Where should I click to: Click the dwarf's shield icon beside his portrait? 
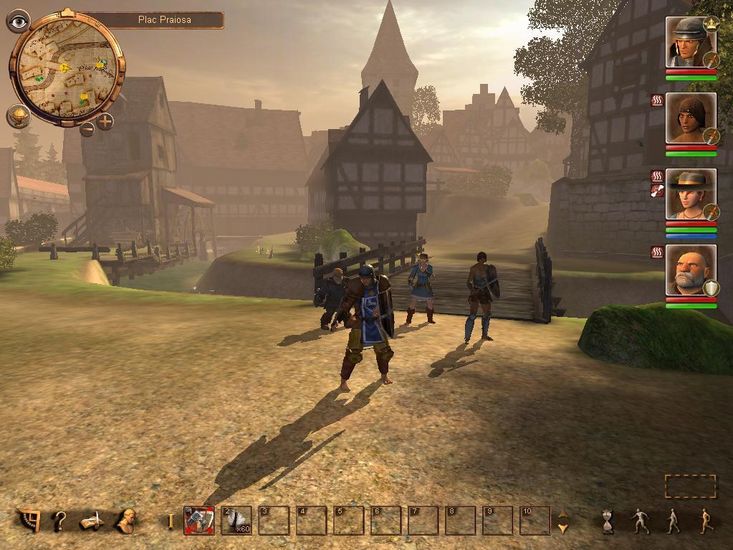711,288
